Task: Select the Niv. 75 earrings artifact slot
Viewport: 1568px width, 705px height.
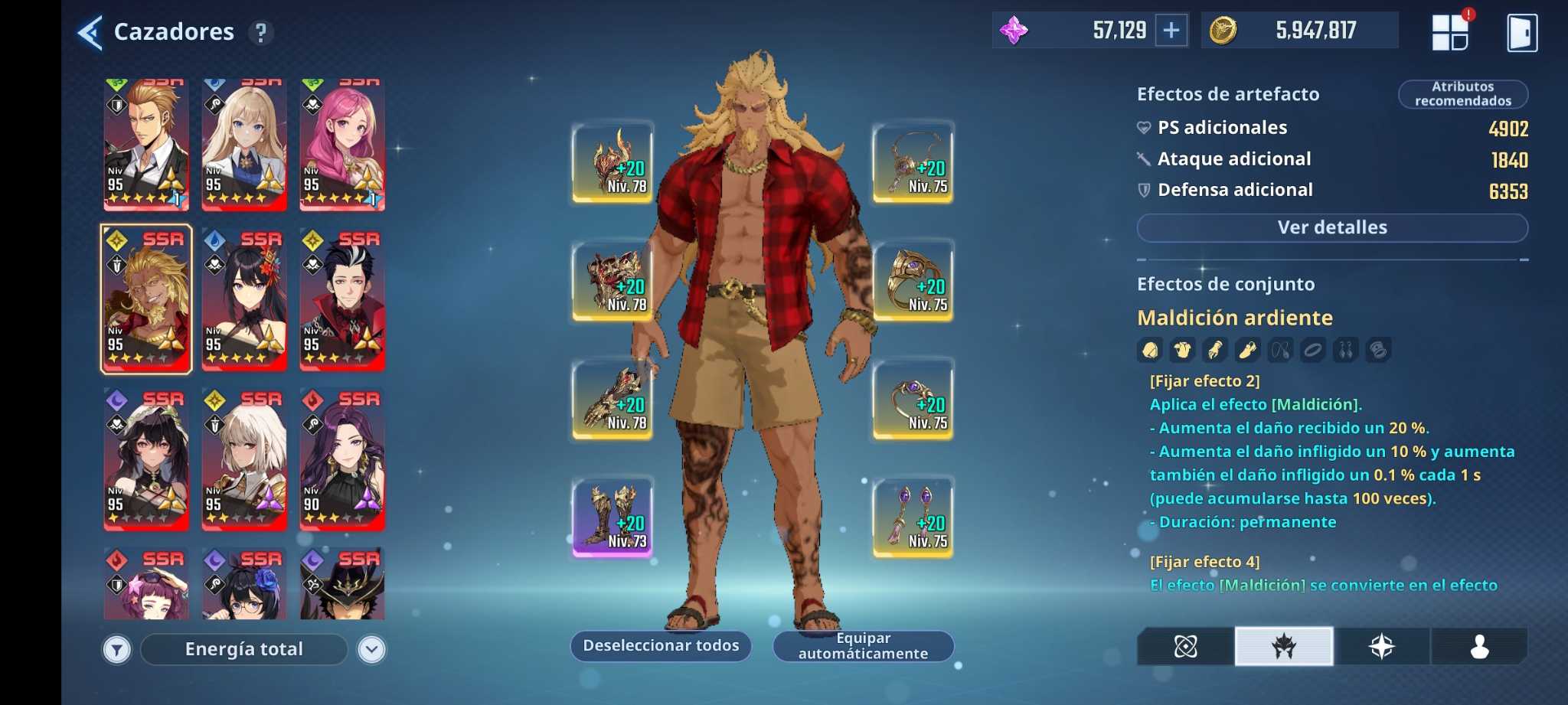Action: [x=913, y=518]
